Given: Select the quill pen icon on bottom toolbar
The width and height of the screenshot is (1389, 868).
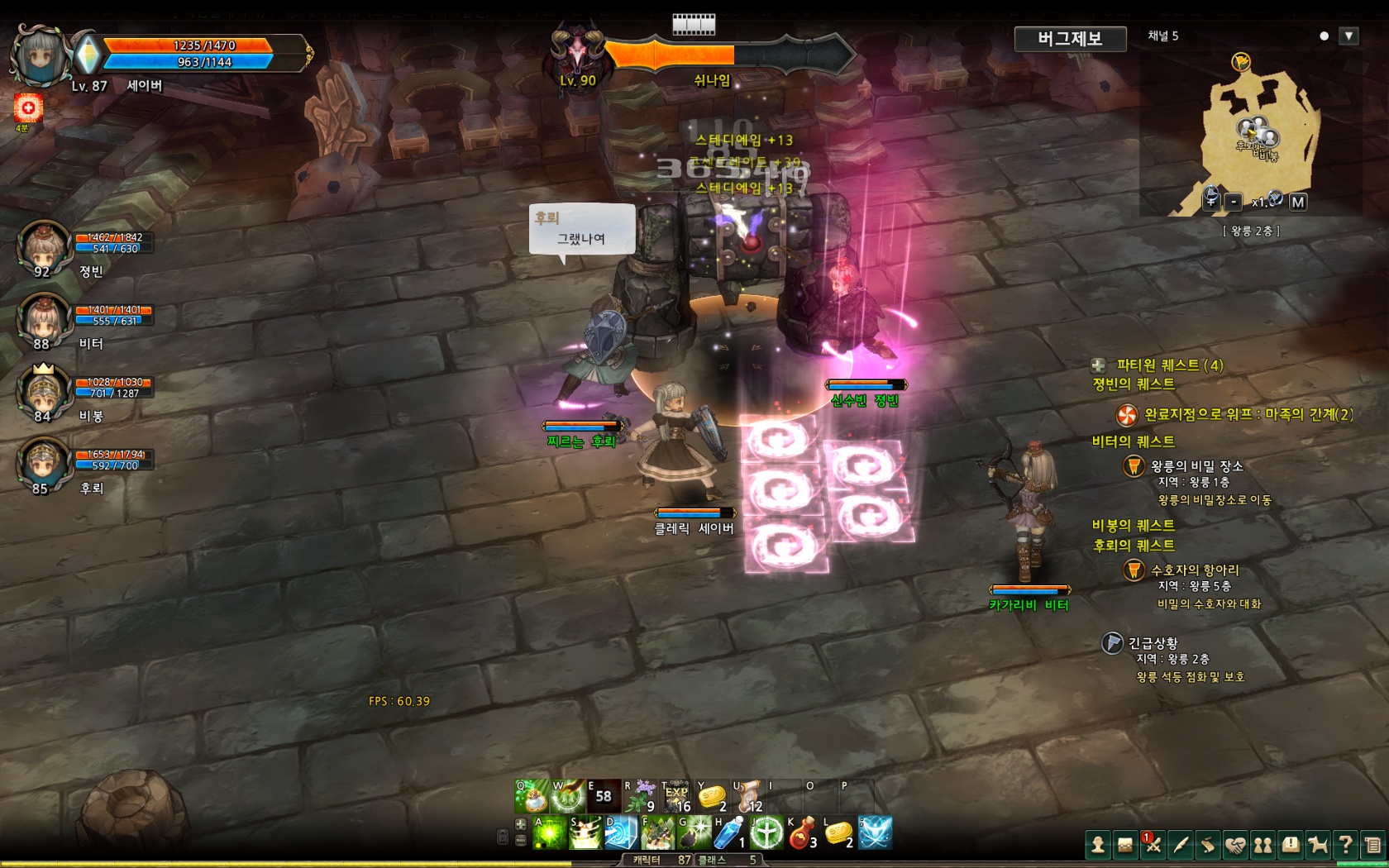Looking at the screenshot, I should [1181, 845].
